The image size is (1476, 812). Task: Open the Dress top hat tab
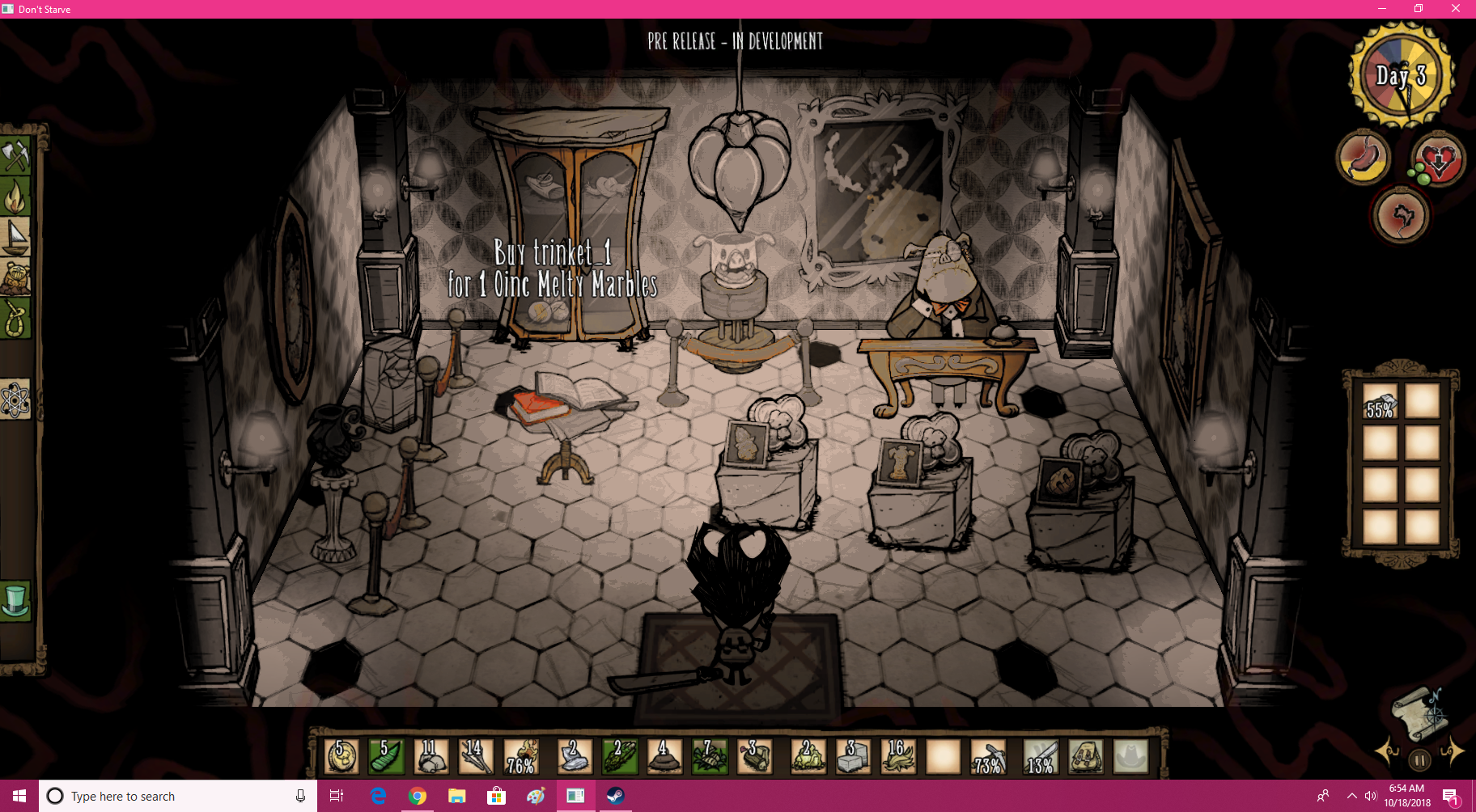15,601
